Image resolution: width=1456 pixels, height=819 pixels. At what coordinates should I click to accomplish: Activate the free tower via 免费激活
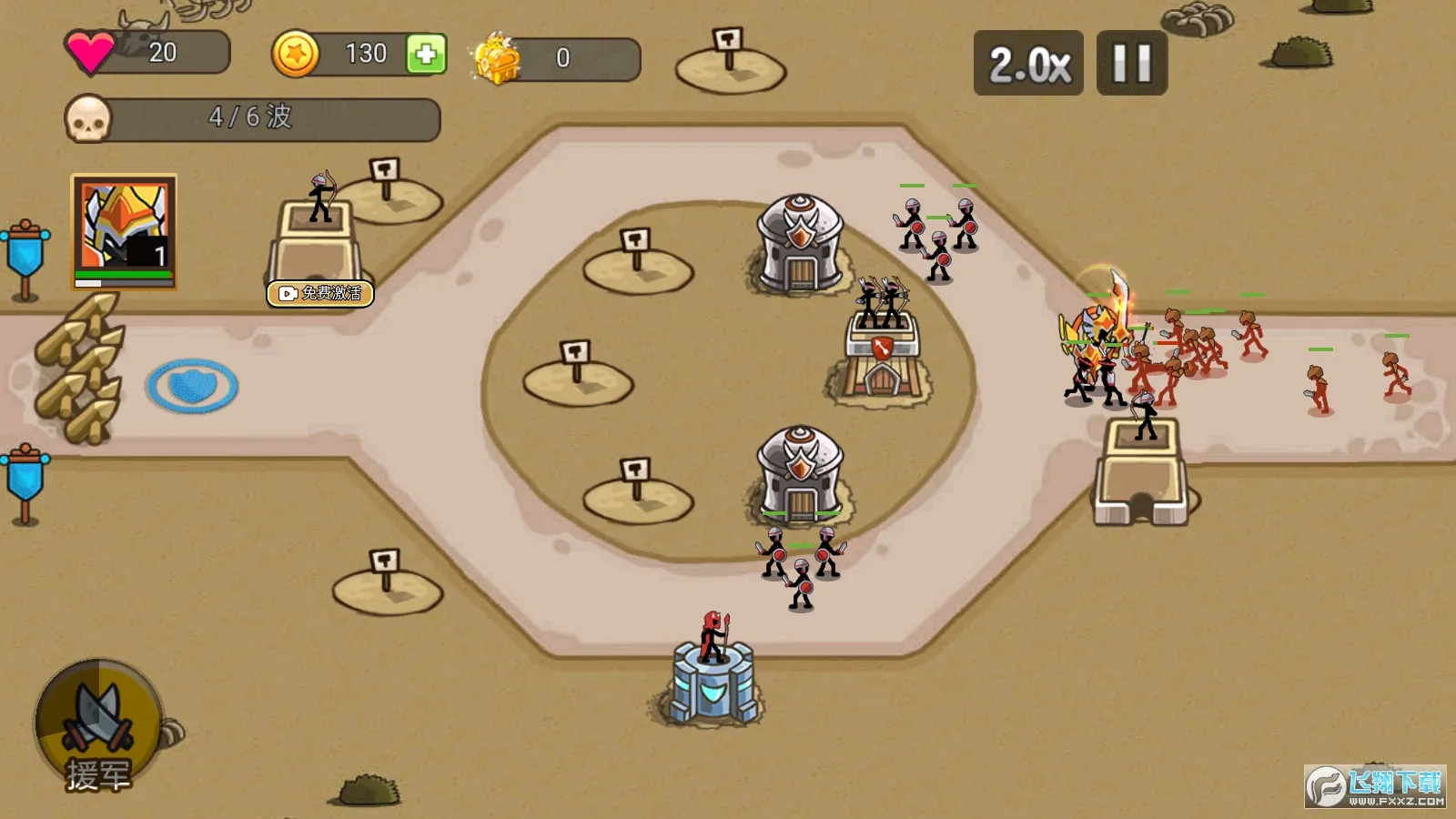click(x=320, y=293)
